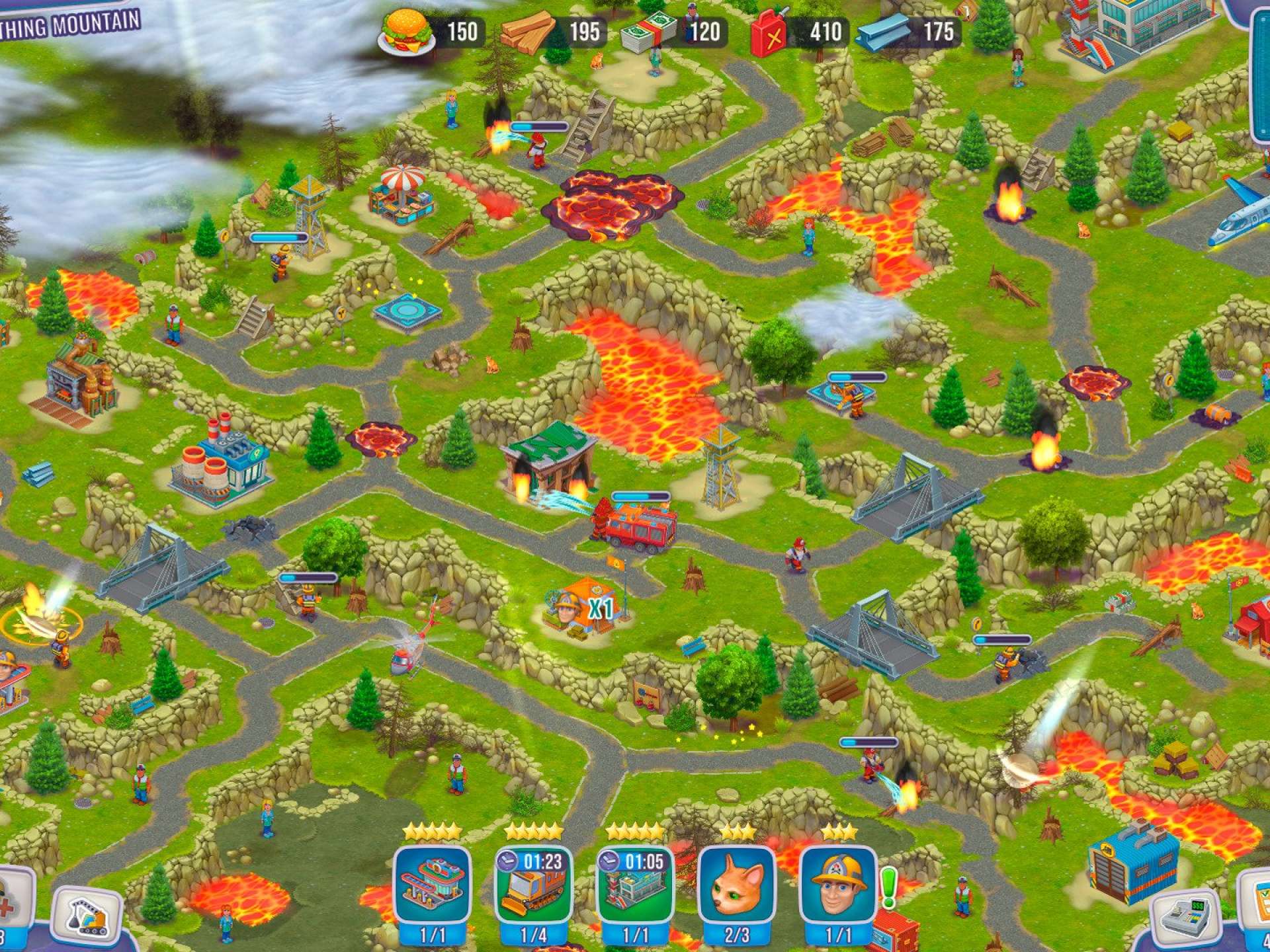
Task: Open the orange cat rescue objective
Action: click(x=737, y=886)
